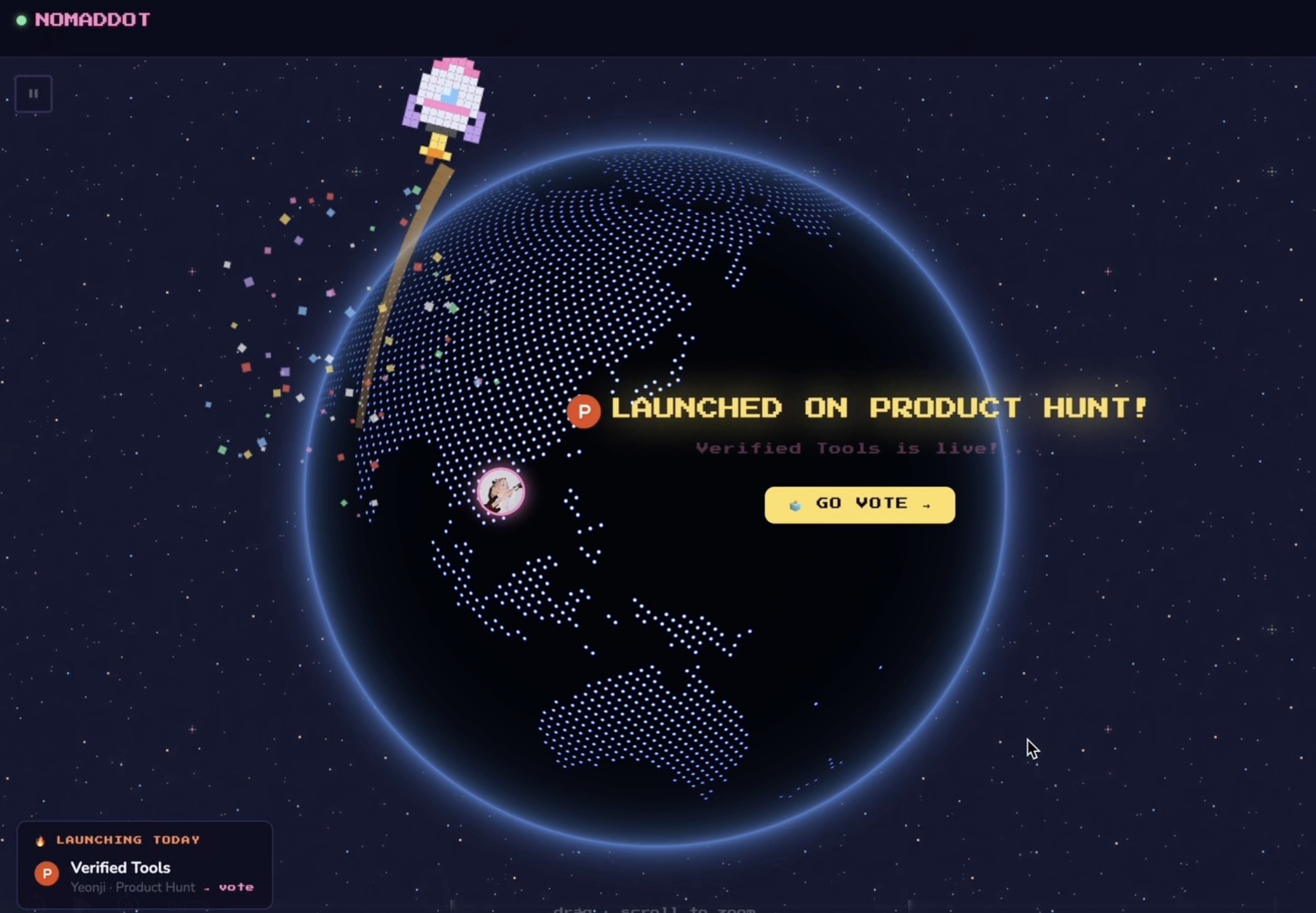Screen dimensions: 1316x913
Task: Click the avatar pin marker on the globe
Action: (500, 492)
